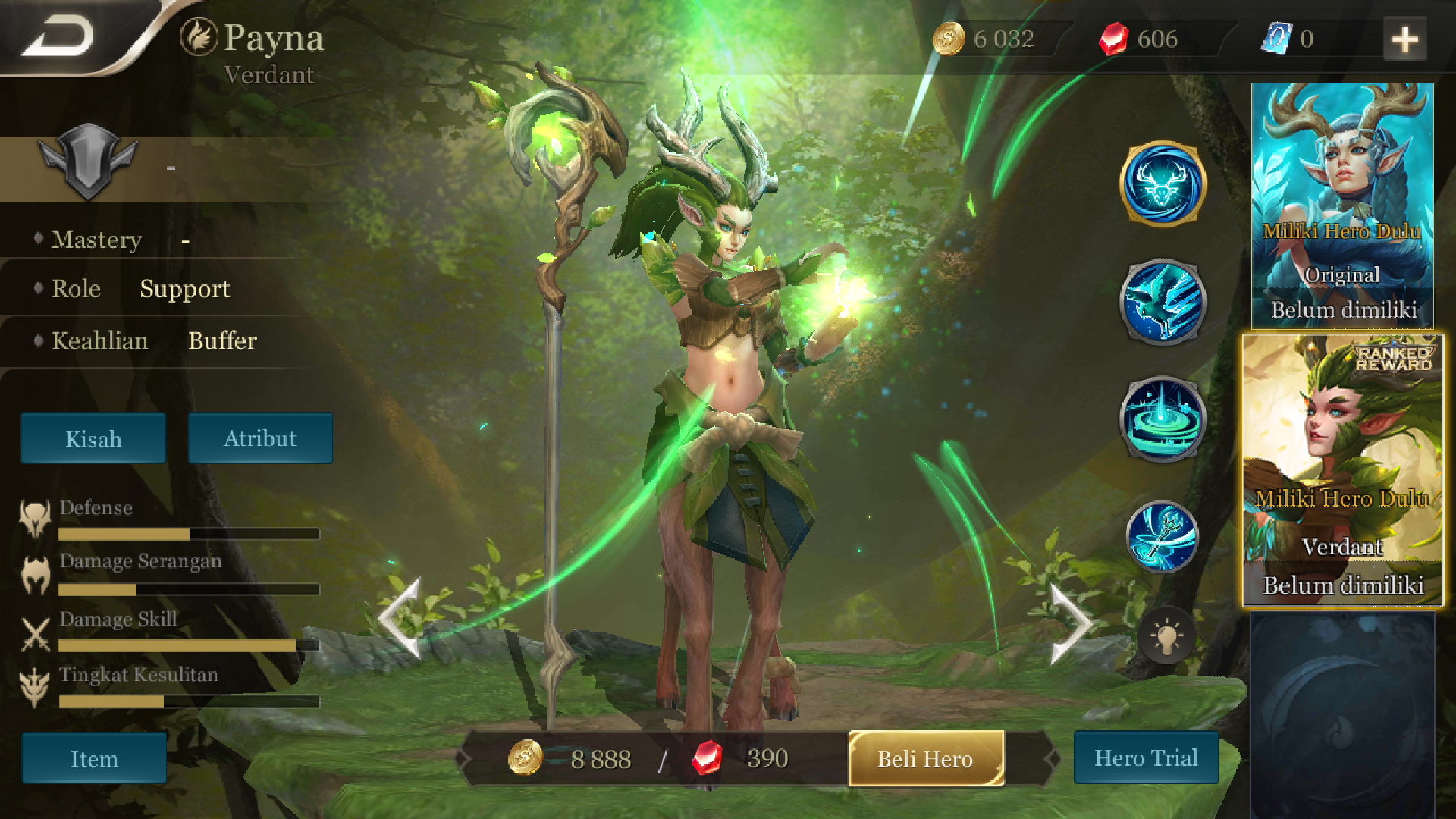Start a Hero Trial
The image size is (1456, 819).
click(x=1146, y=758)
